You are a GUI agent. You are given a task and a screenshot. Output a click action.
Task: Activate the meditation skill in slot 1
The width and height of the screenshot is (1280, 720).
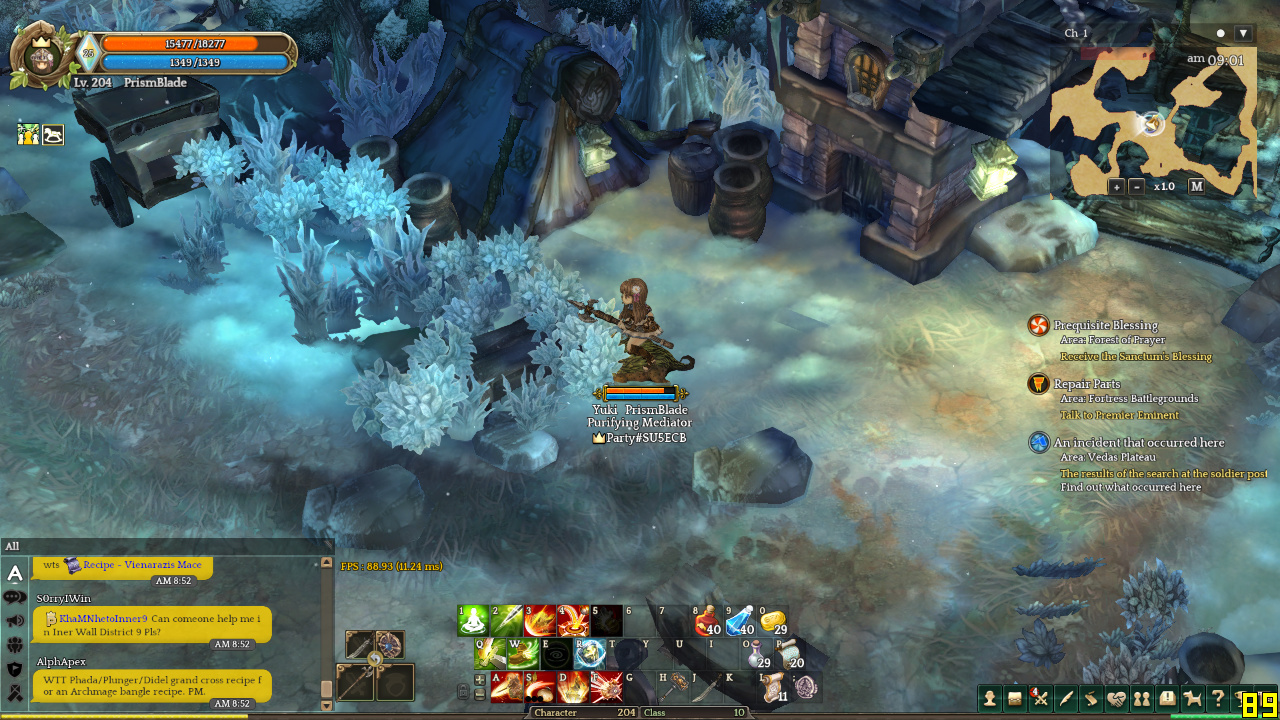(x=473, y=621)
